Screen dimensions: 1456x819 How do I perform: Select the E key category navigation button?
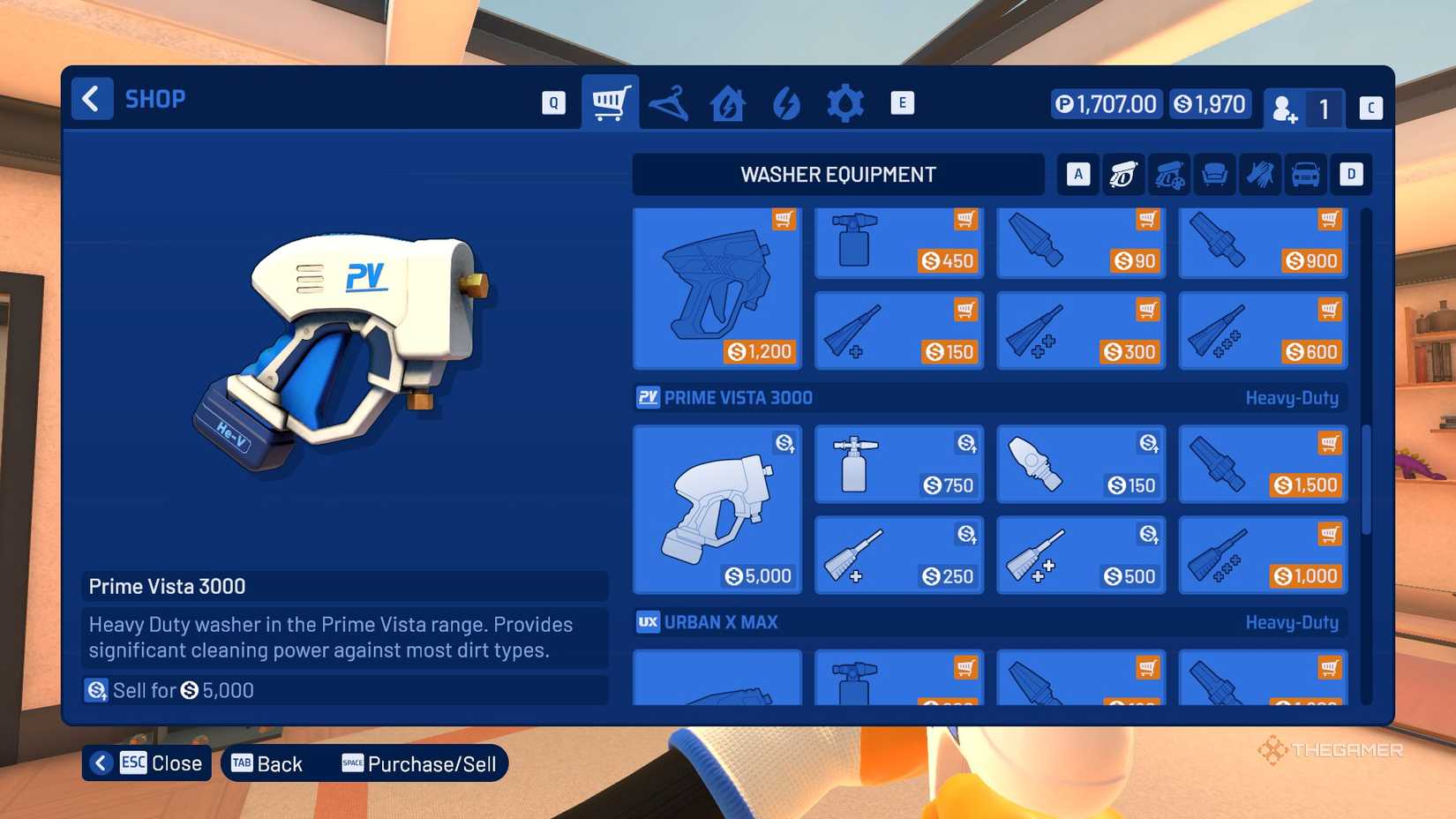902,101
